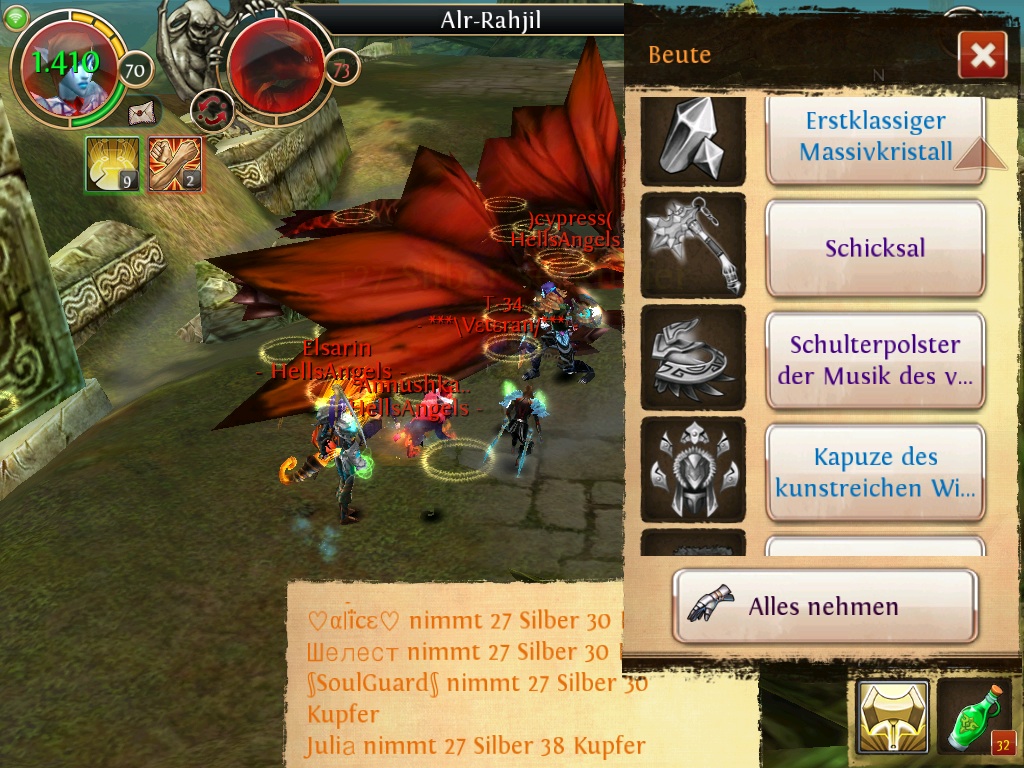Select the player character portrait
The image size is (1024, 768).
(x=67, y=72)
